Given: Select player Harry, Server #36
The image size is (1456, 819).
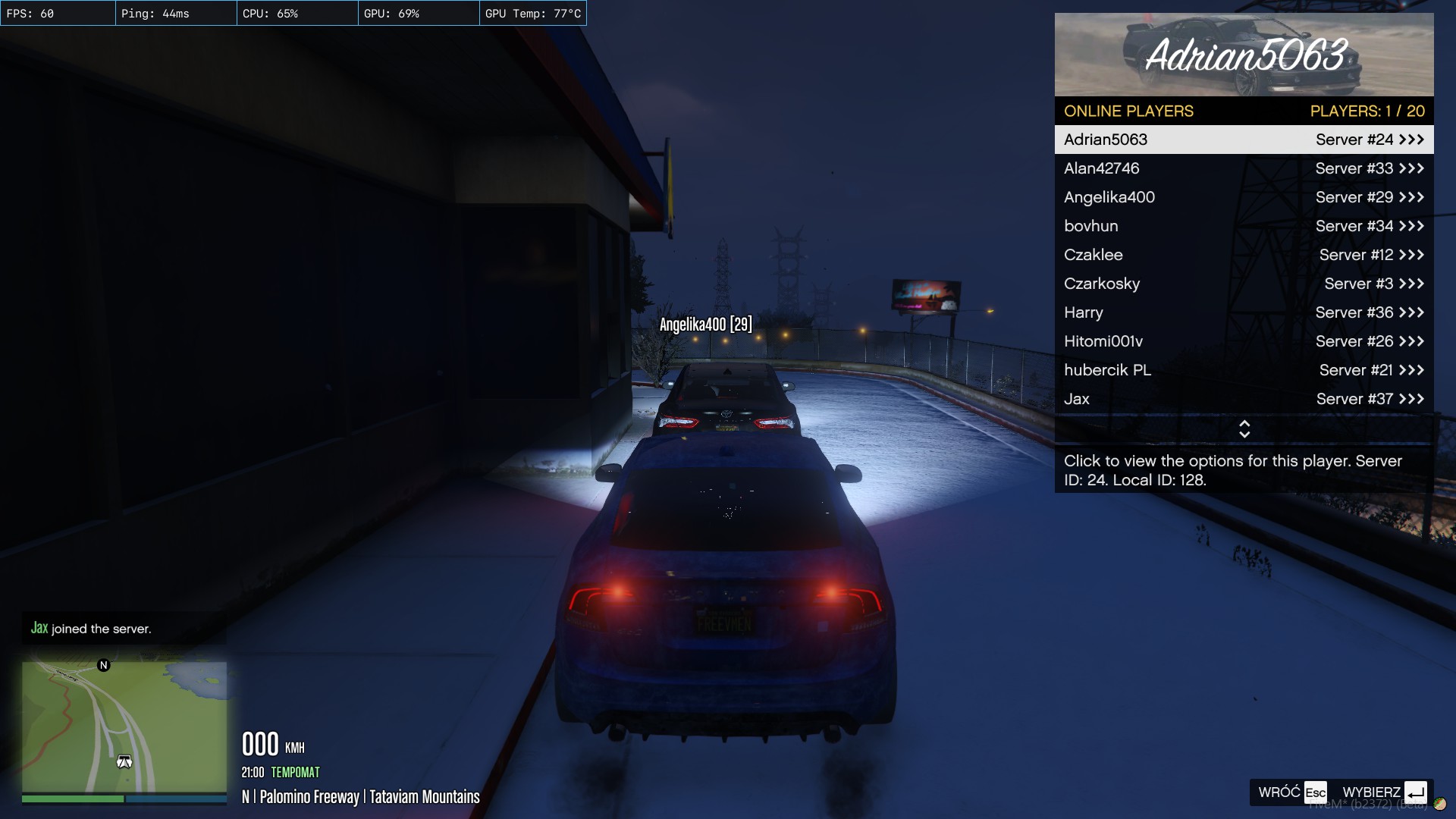Looking at the screenshot, I should click(x=1244, y=312).
